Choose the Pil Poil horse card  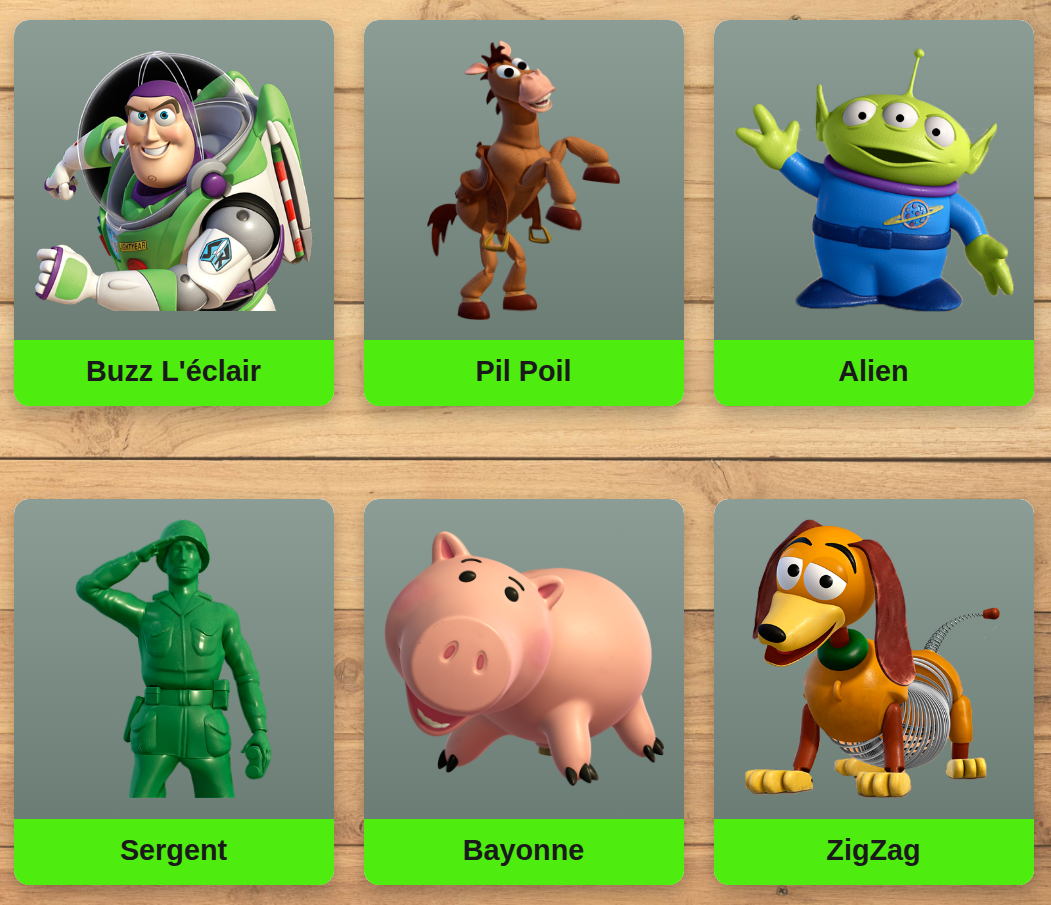click(523, 212)
